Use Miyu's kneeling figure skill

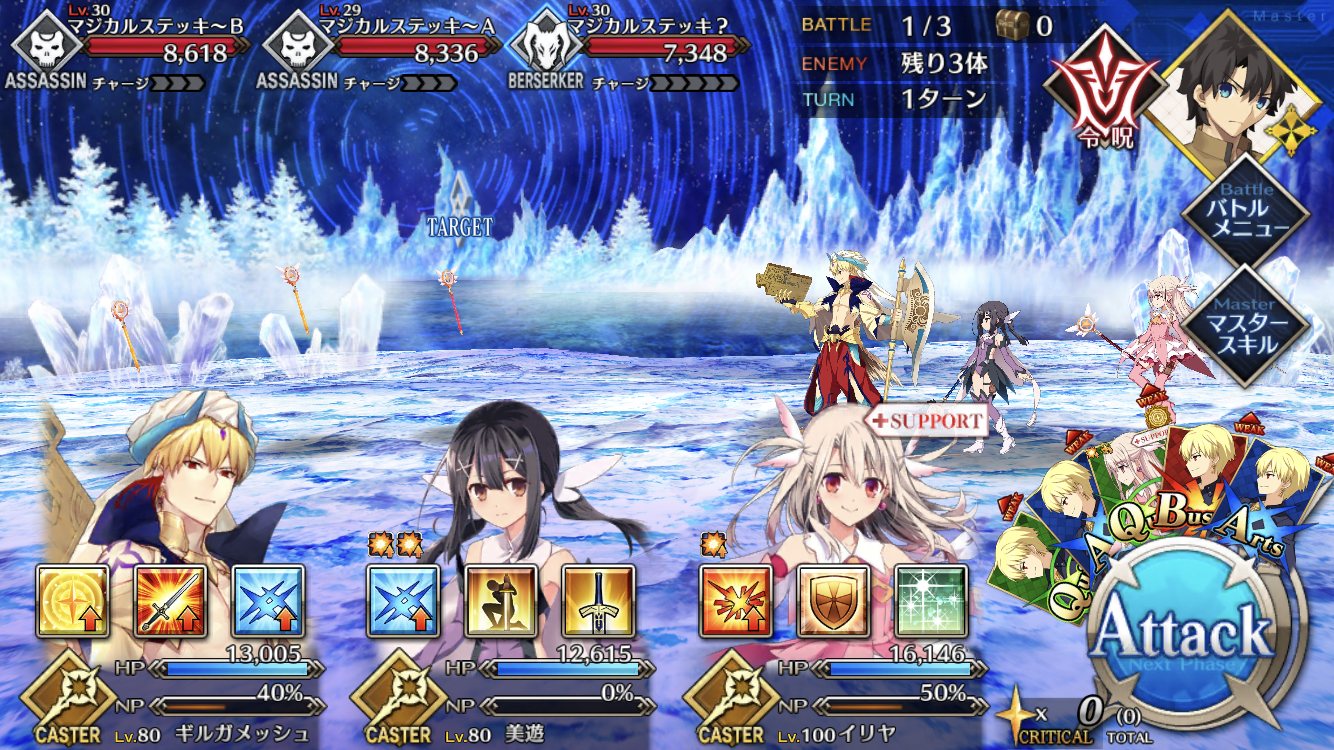coord(501,601)
